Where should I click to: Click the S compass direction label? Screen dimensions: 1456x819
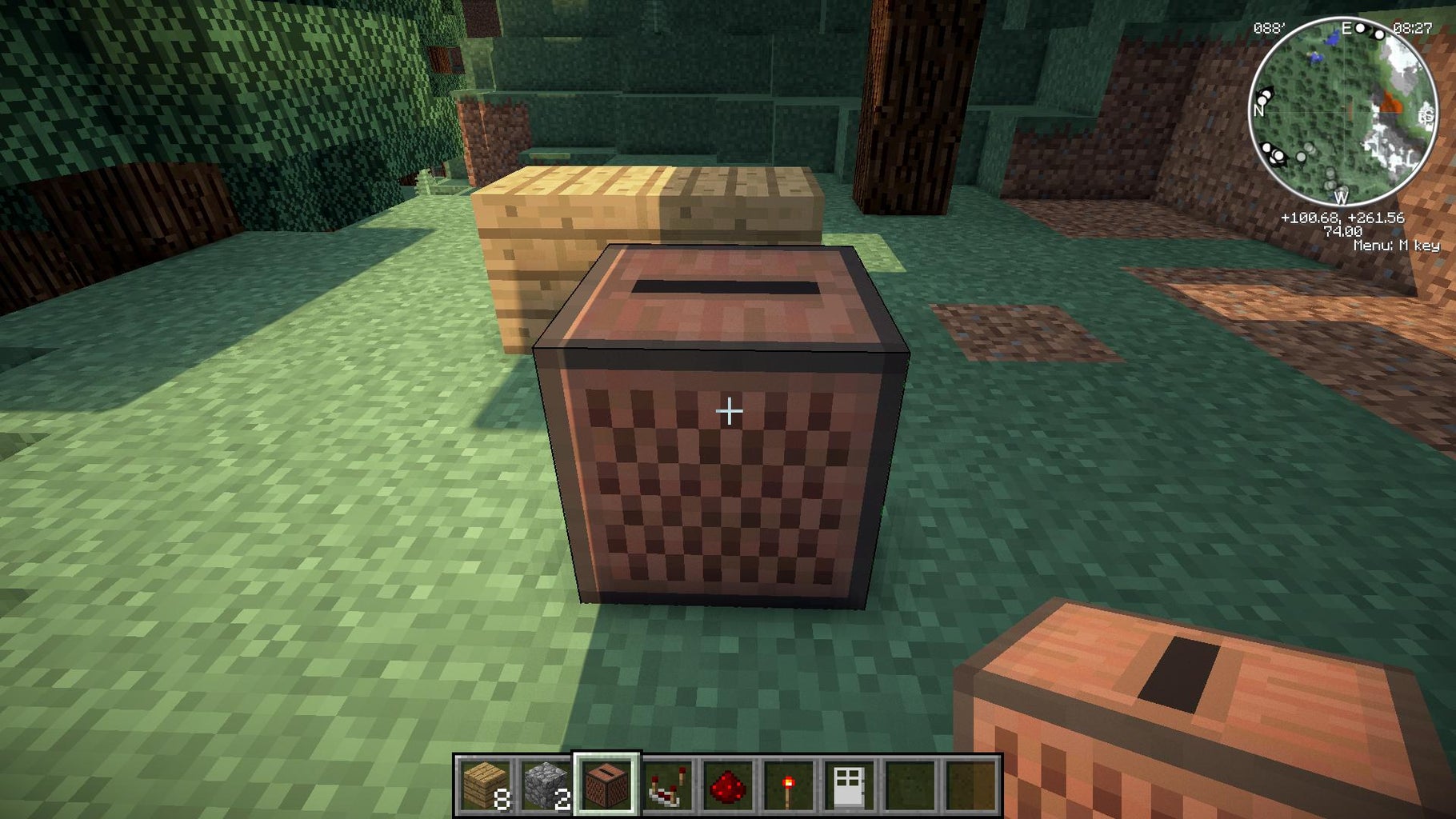[x=1427, y=114]
